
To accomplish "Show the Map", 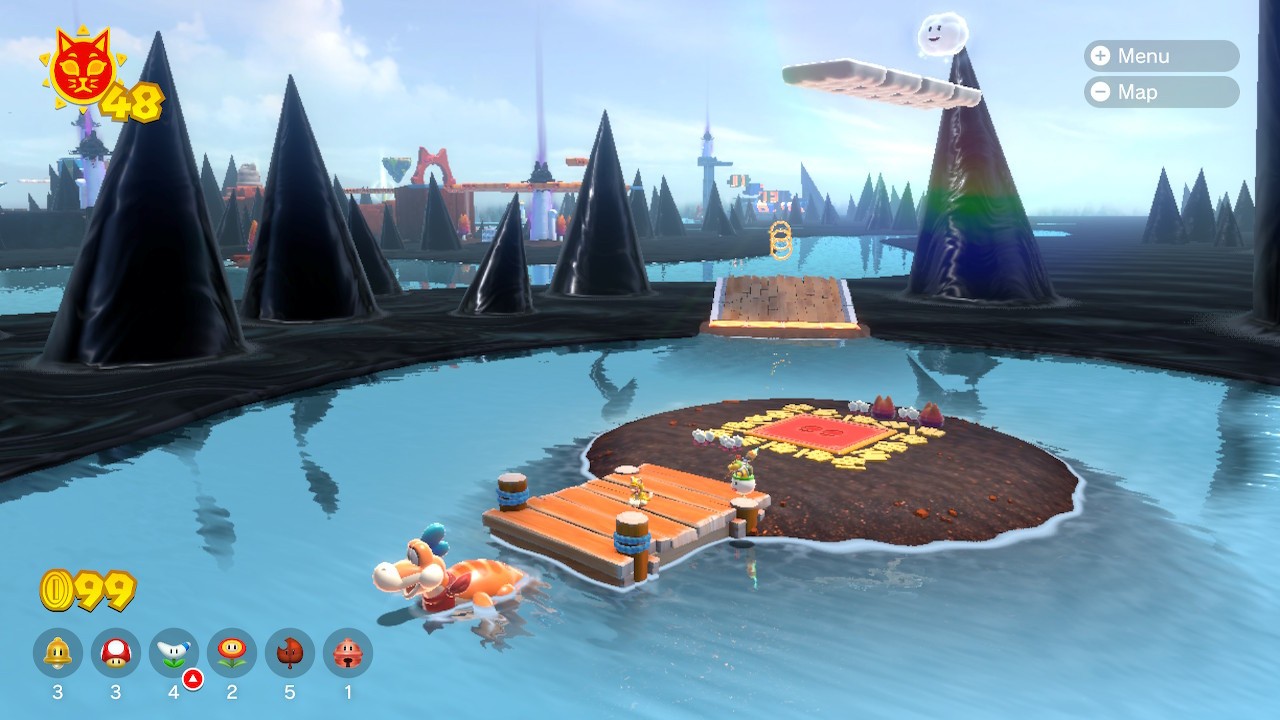I will click(1160, 92).
